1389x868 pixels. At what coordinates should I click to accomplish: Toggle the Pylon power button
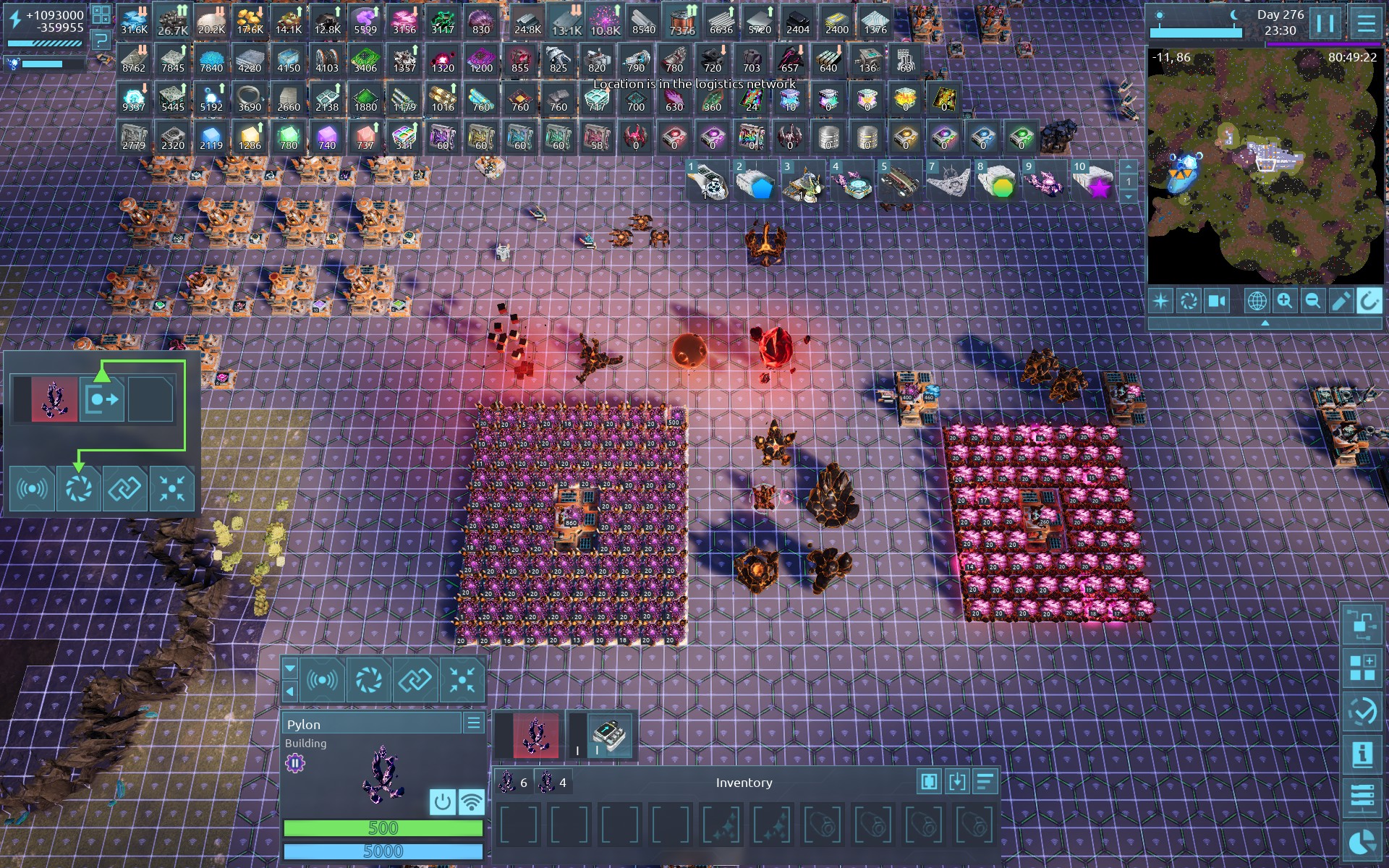443,801
